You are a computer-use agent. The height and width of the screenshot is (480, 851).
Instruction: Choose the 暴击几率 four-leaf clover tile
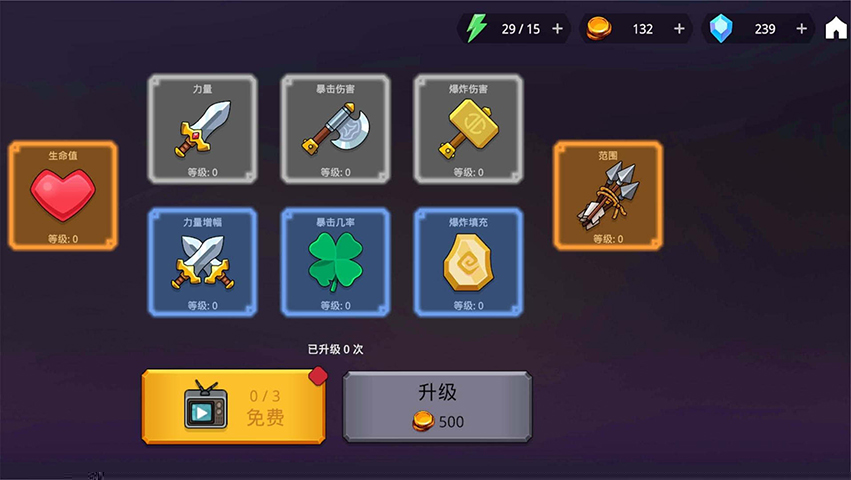click(x=335, y=262)
